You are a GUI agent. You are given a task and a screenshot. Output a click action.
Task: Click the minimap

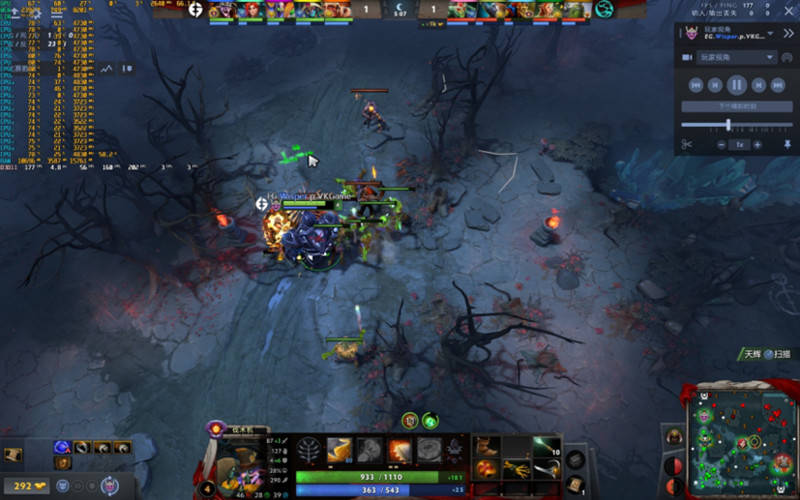[x=739, y=442]
